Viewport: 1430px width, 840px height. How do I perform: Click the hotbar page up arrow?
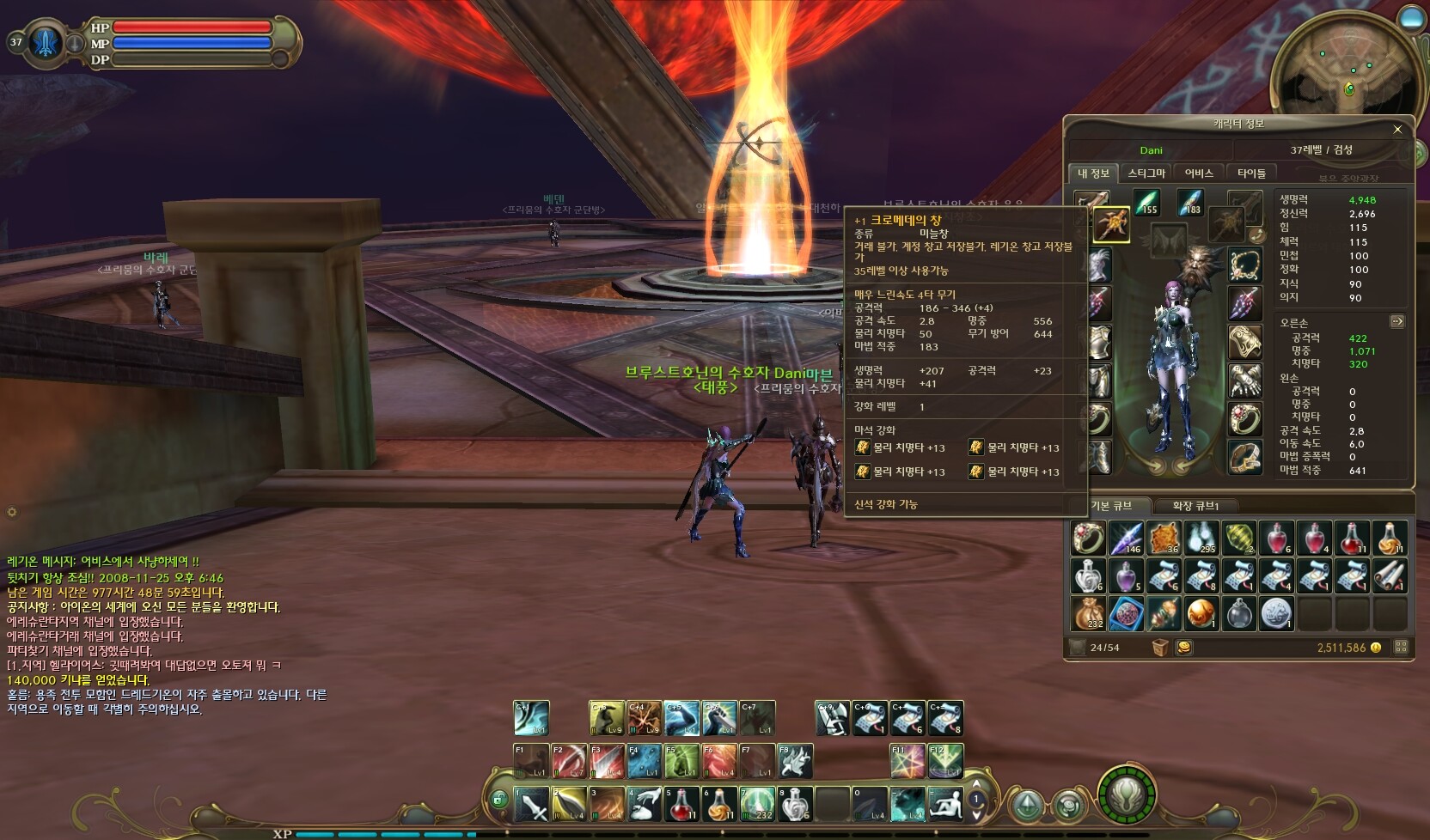click(x=976, y=785)
